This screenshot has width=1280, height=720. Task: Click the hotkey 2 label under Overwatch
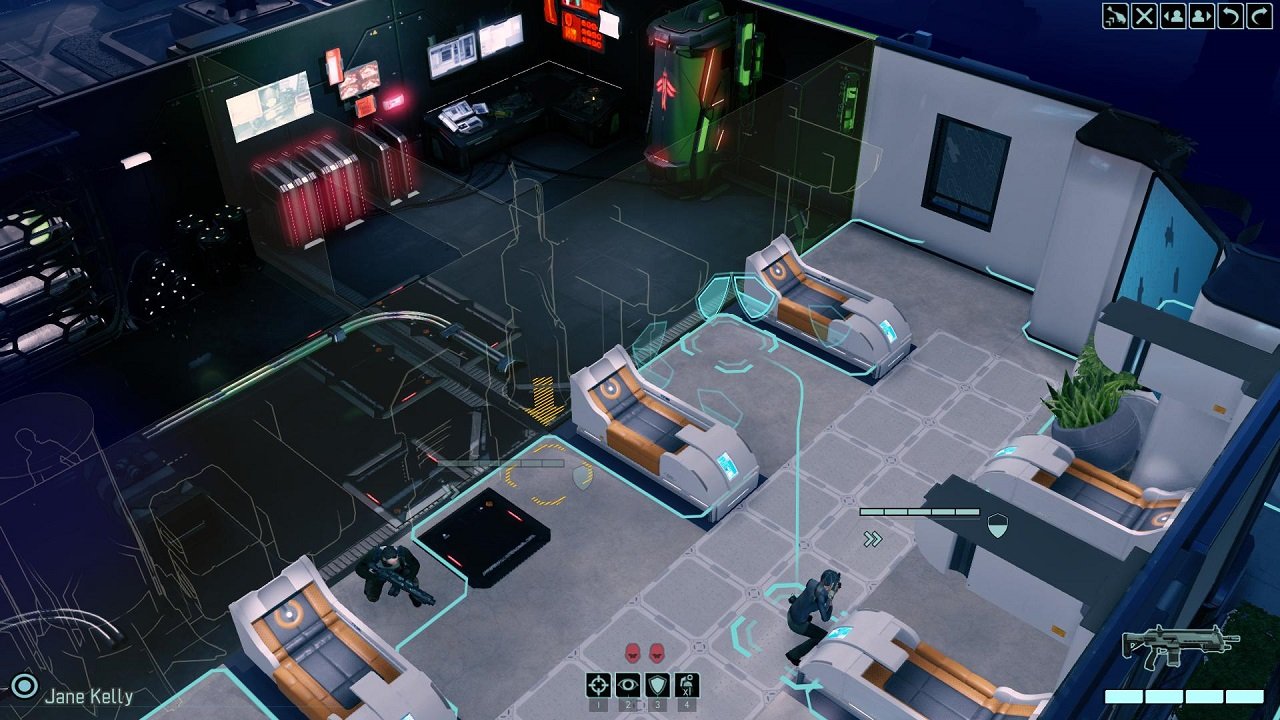[627, 705]
